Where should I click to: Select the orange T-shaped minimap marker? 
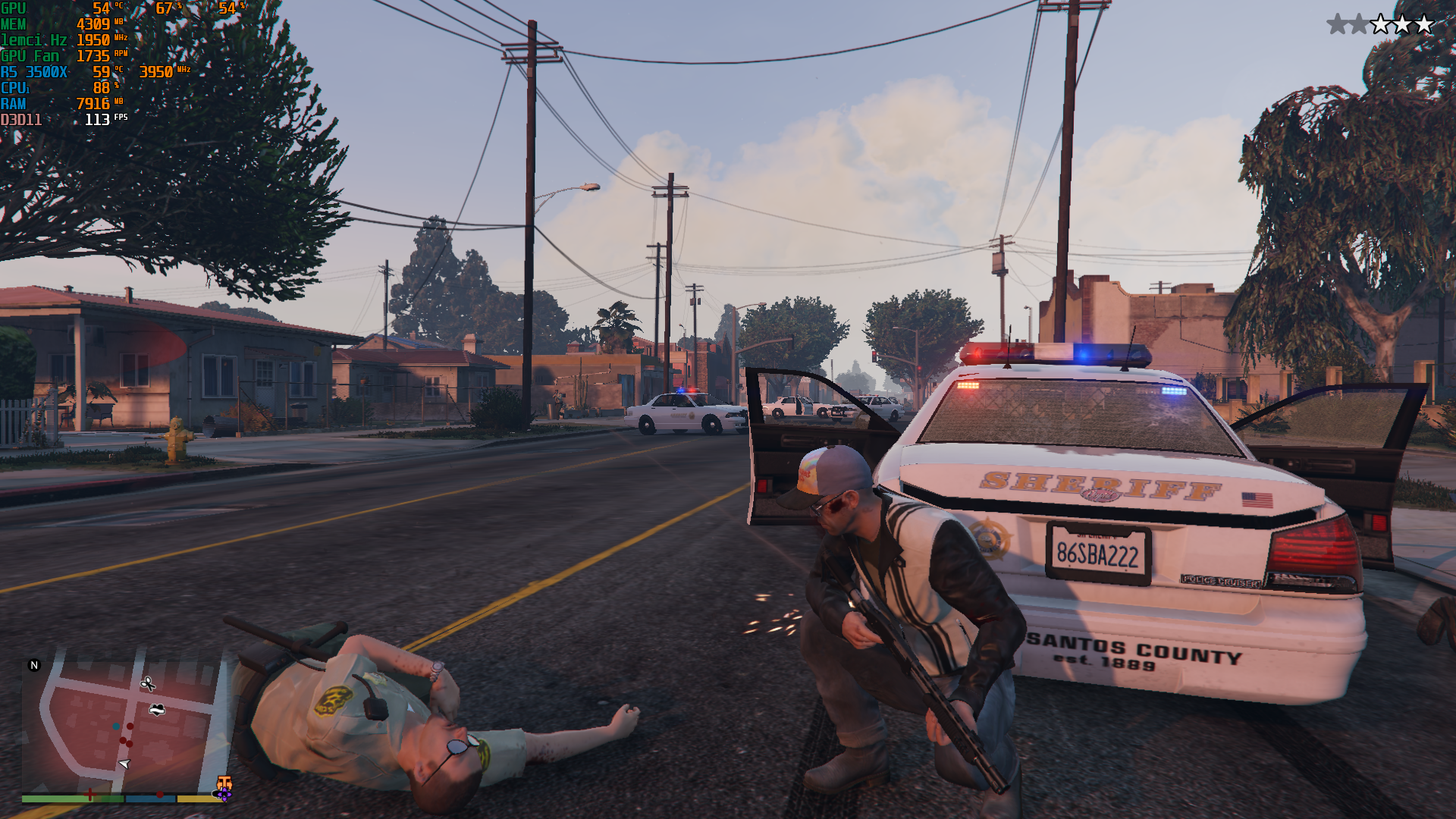click(x=224, y=782)
